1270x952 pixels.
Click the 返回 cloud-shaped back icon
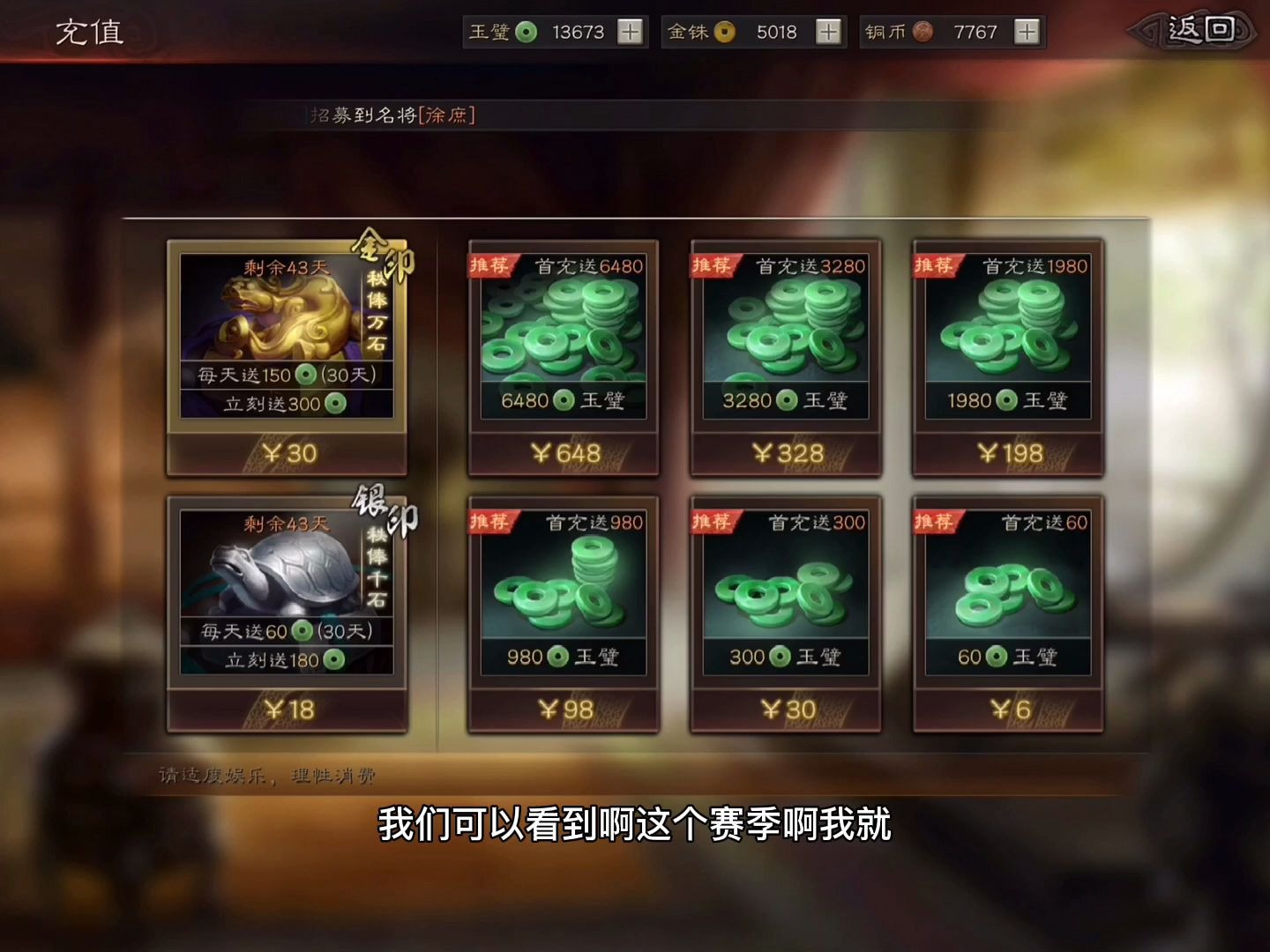click(1192, 28)
